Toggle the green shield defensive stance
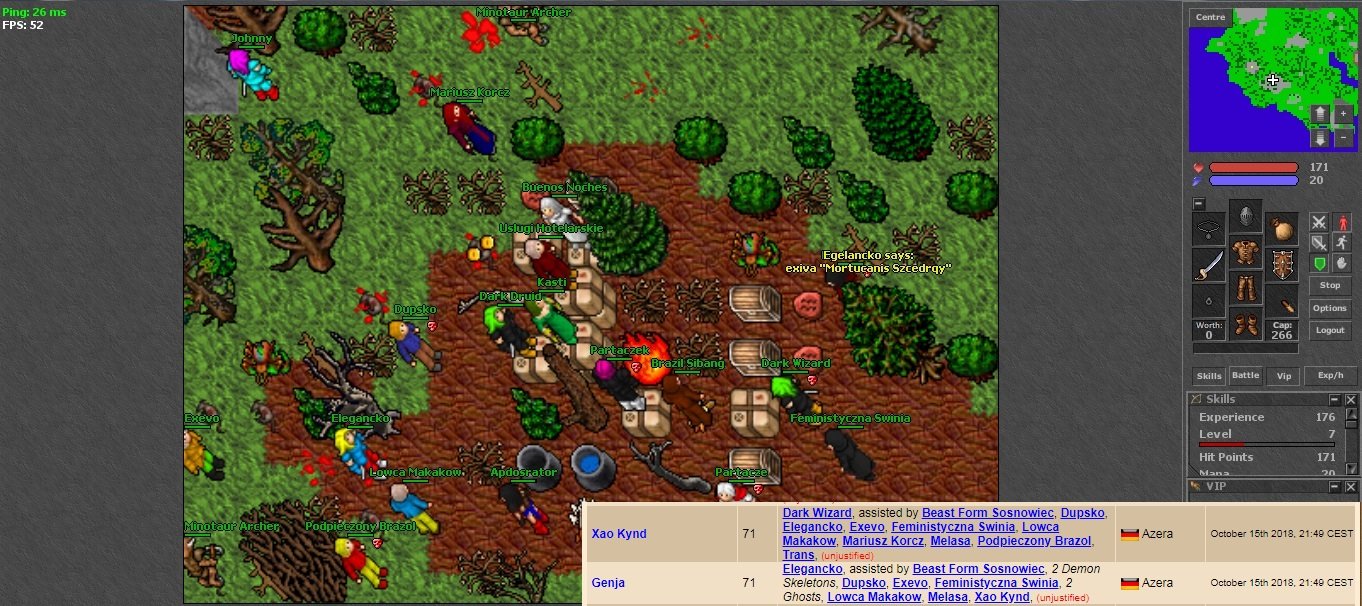The image size is (1362, 606). 1318,263
